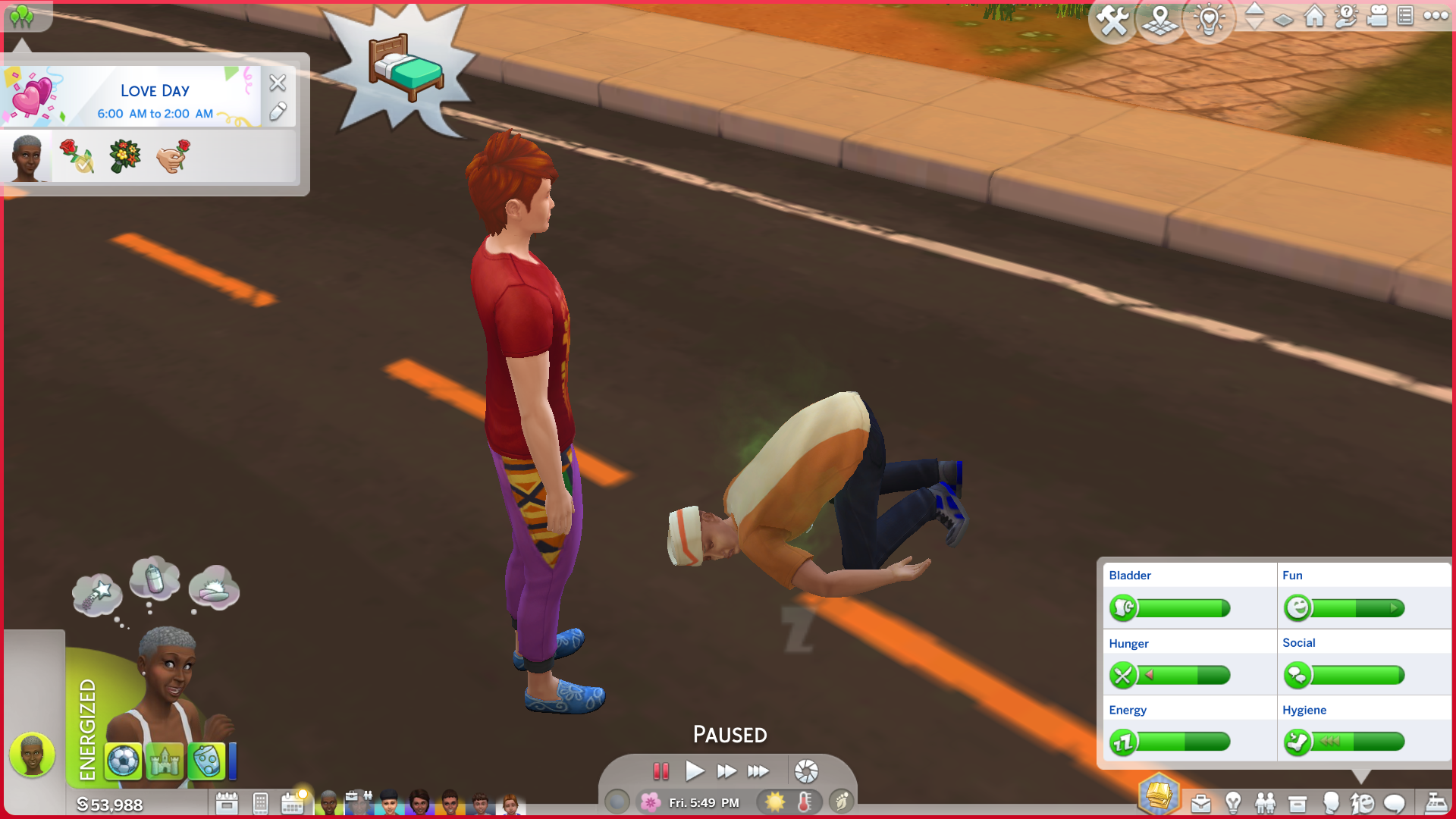Click the sun weather forecast icon

[x=774, y=802]
